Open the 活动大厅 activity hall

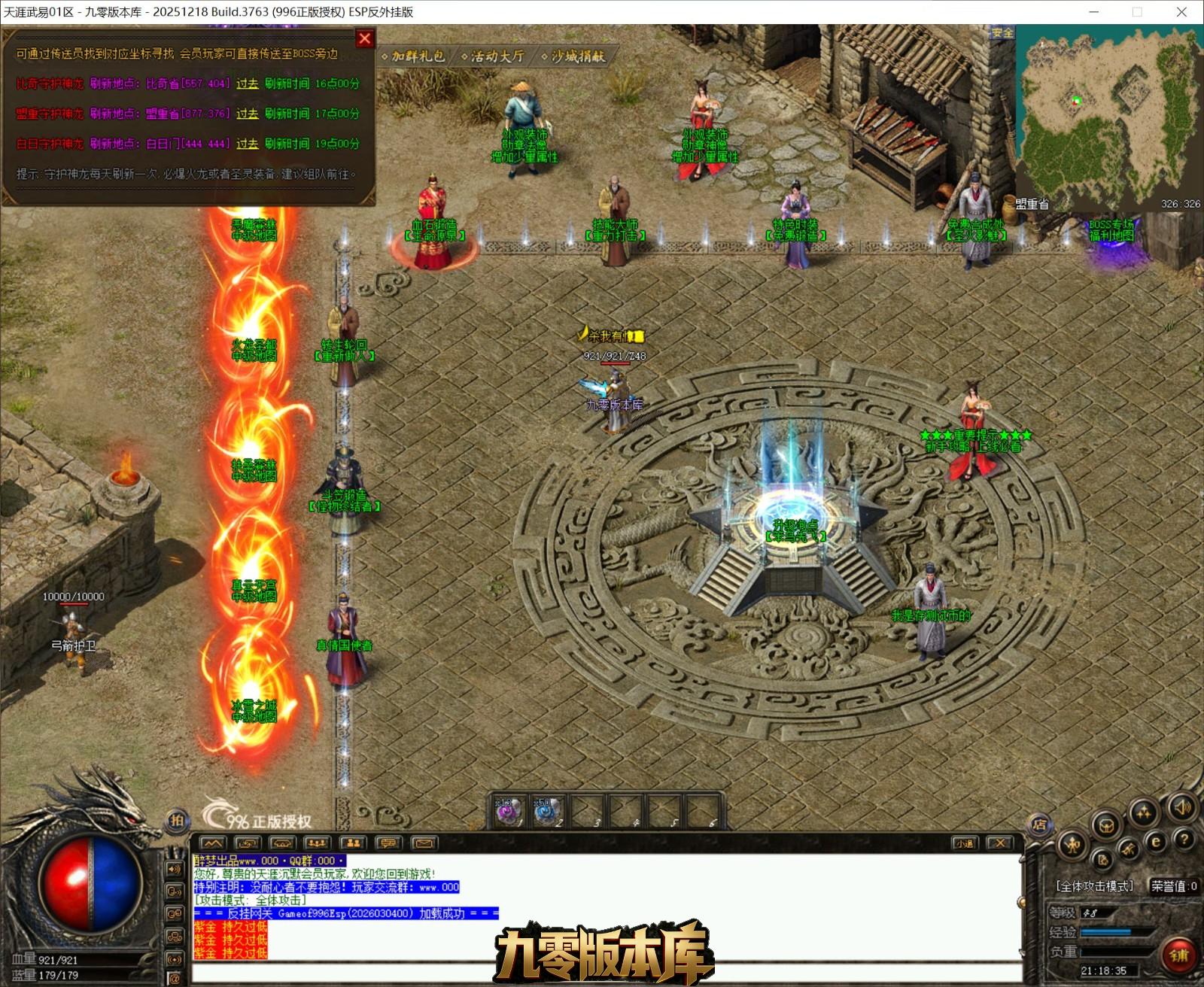(494, 56)
